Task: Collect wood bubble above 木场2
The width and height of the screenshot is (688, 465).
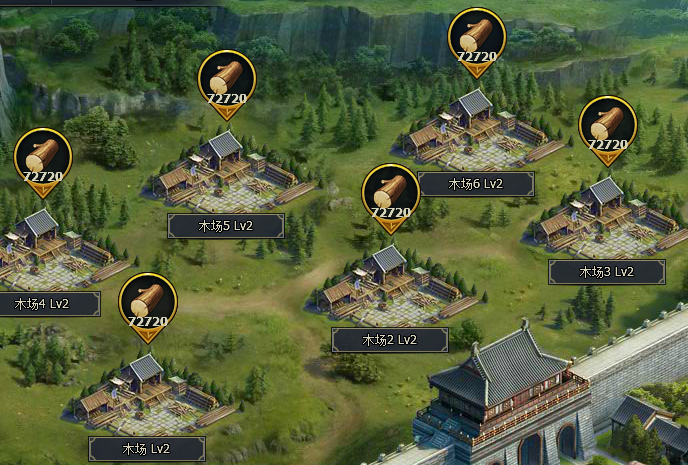Action: (390, 194)
